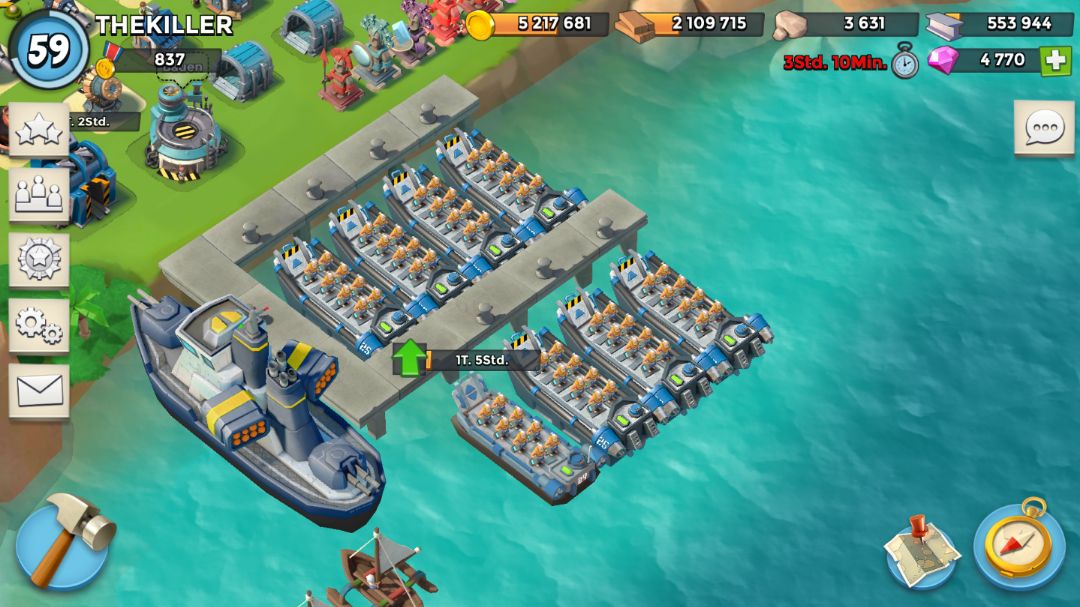This screenshot has height=607, width=1080.
Task: Tap the level 59 experience badge
Action: click(x=47, y=49)
